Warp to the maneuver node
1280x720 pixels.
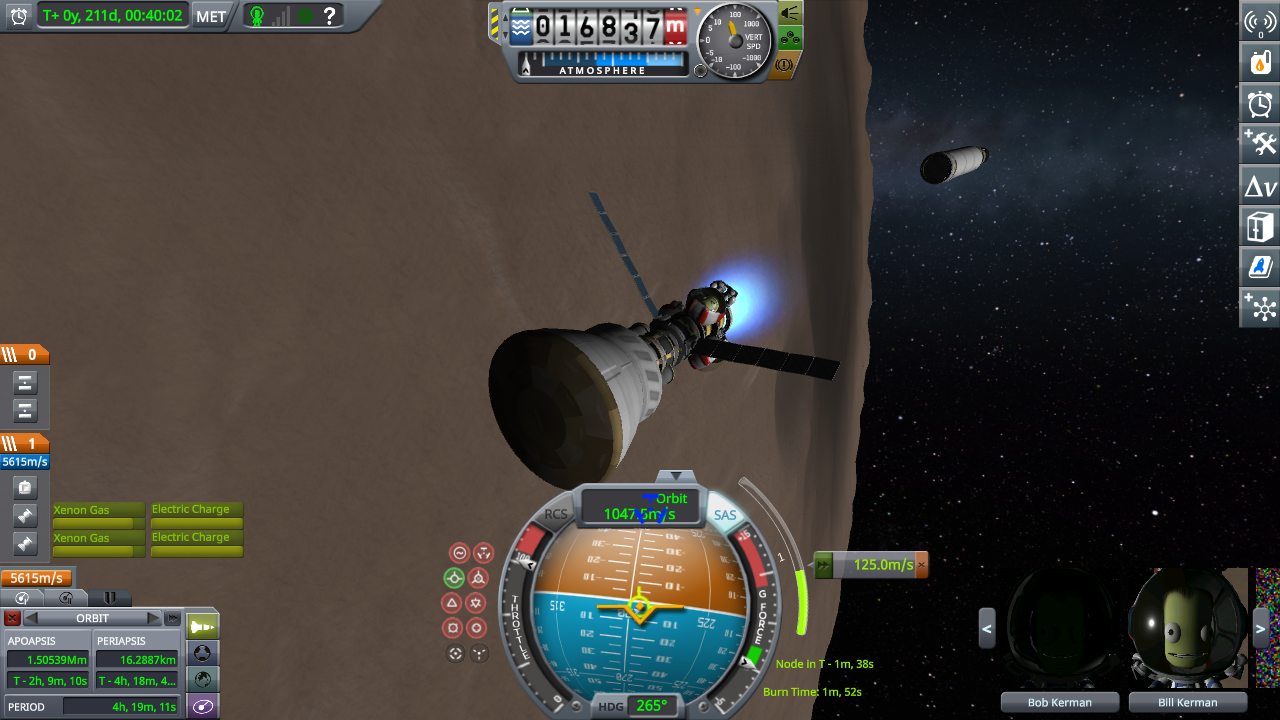click(x=824, y=565)
